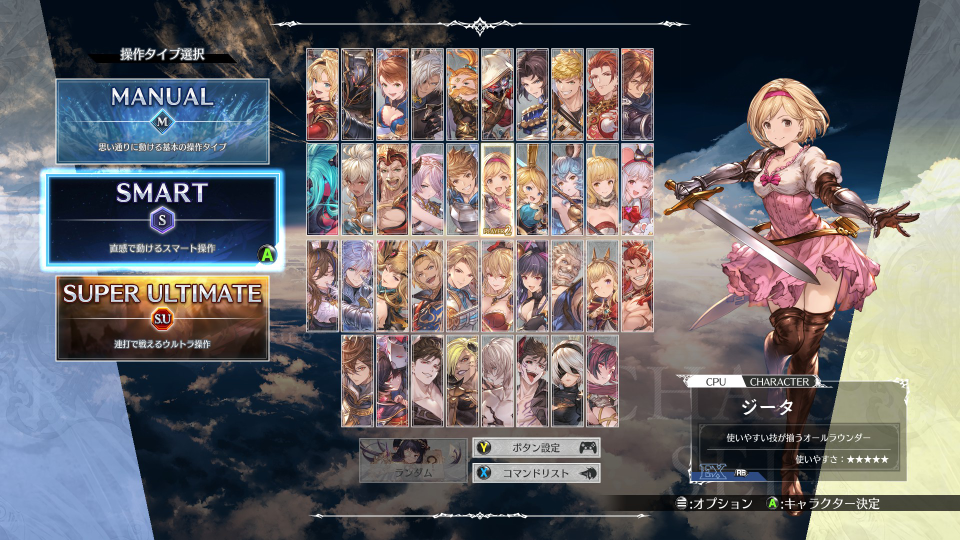960x540 pixels.
Task: Pick Vaseraga's dark-armored portrait
Action: (x=358, y=93)
